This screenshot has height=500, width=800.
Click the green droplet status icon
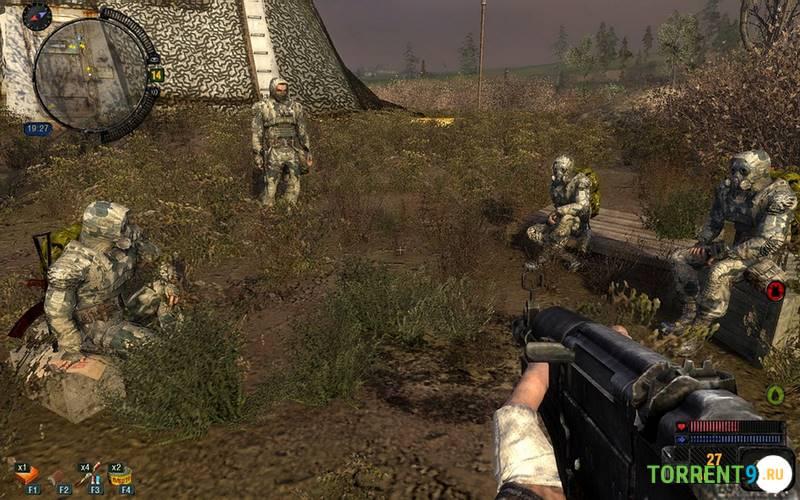(x=775, y=394)
